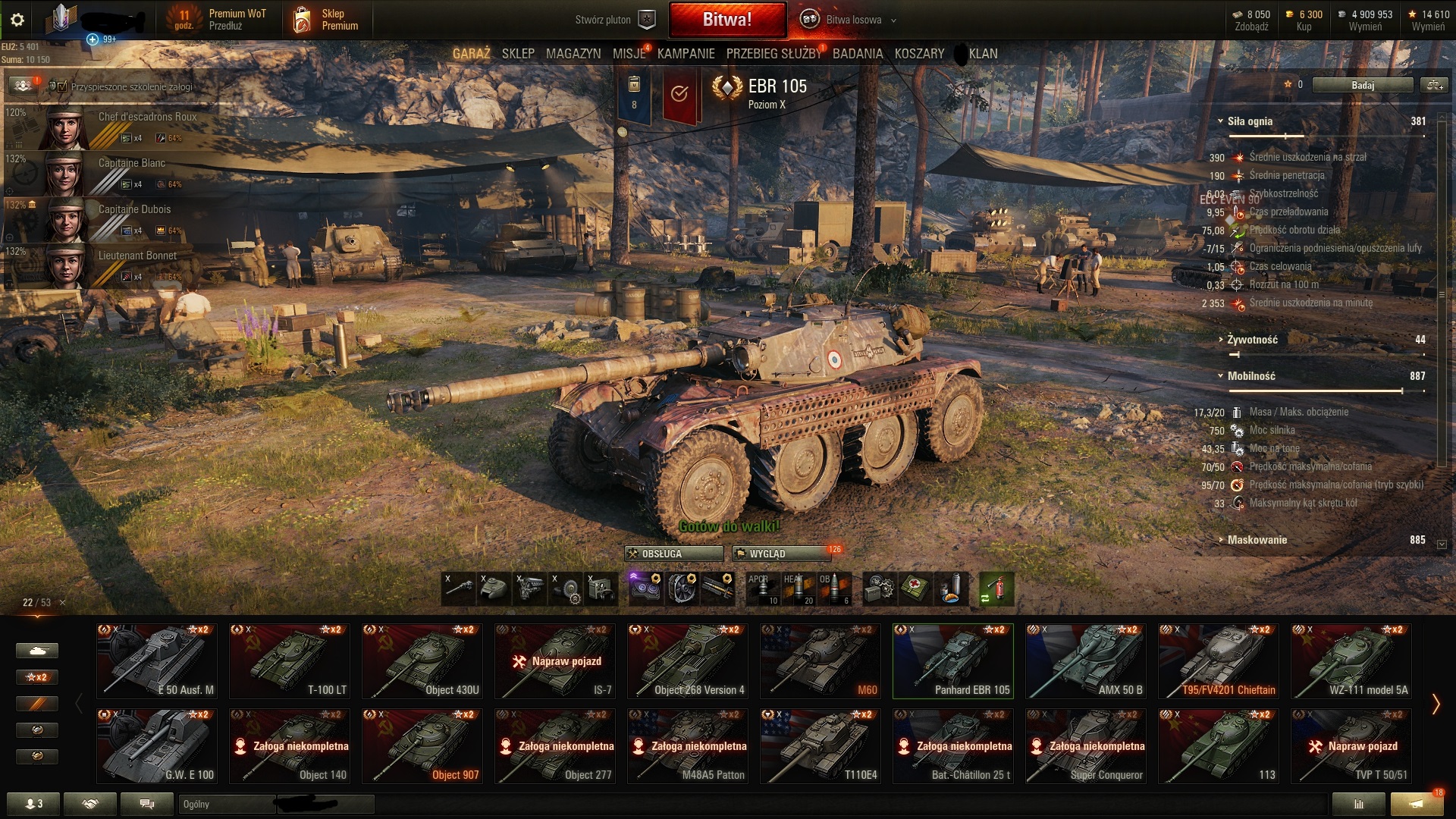Viewport: 1456px width, 819px height.
Task: Switch to the SKLEP tab
Action: click(518, 54)
